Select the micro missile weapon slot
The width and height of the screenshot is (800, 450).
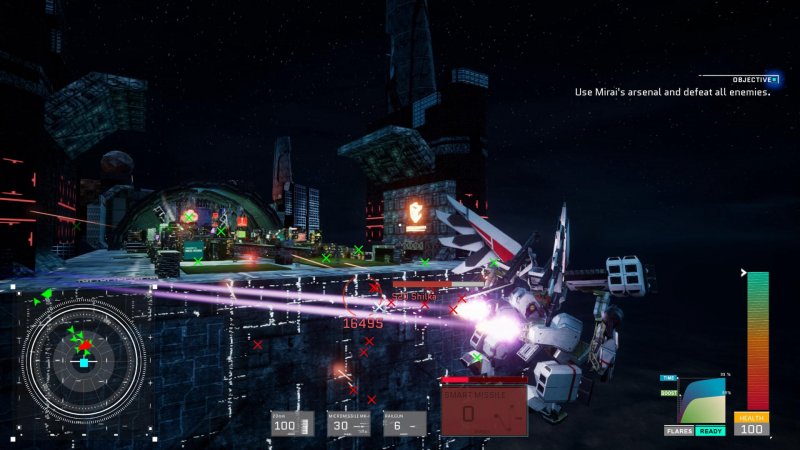[348, 424]
